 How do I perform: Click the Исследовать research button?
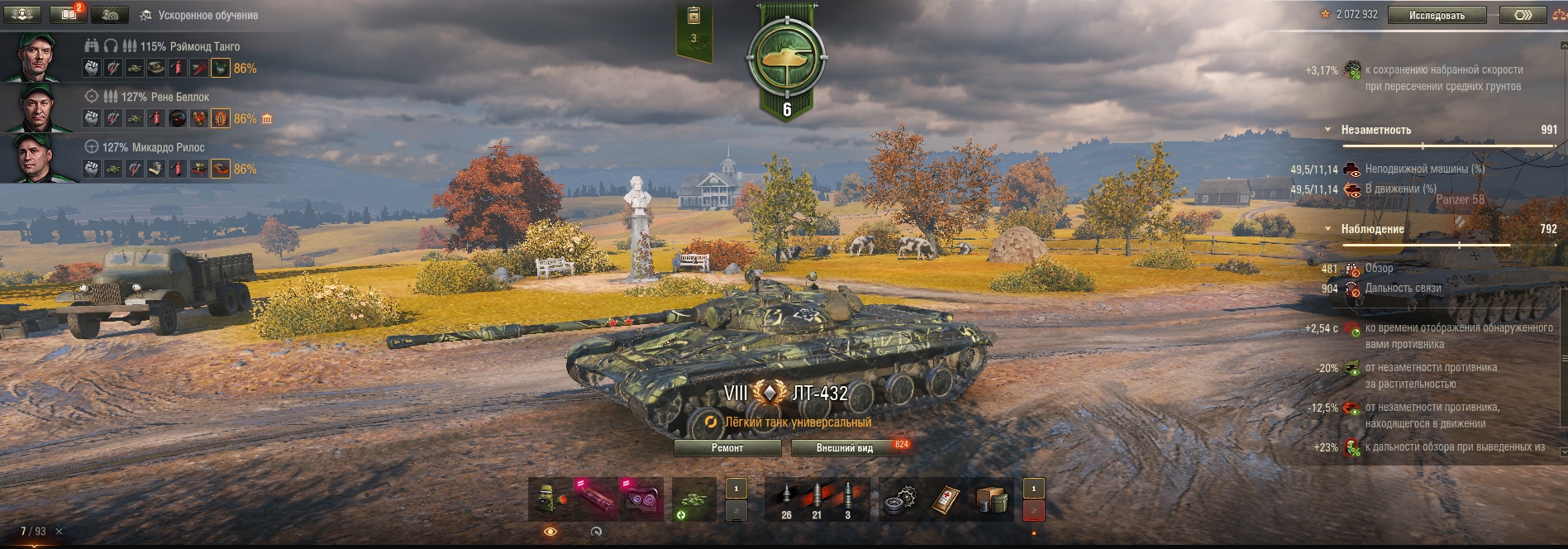pos(1437,15)
